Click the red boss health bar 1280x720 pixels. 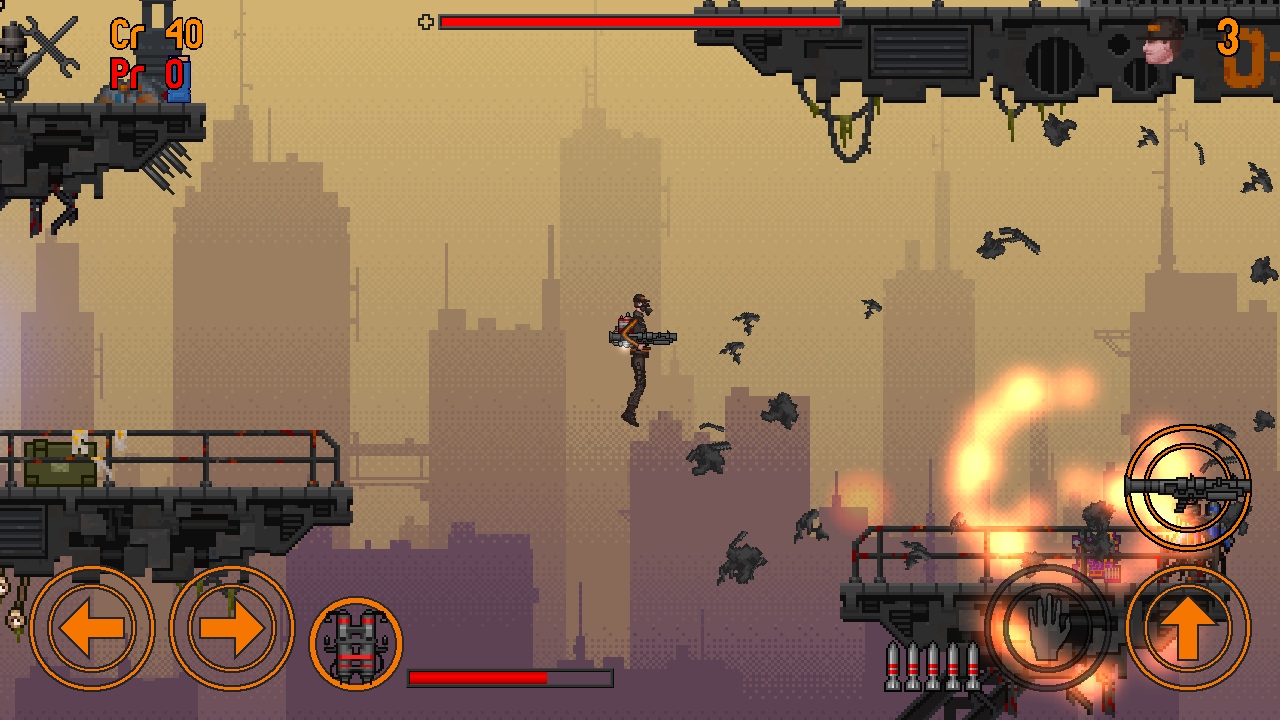point(640,20)
